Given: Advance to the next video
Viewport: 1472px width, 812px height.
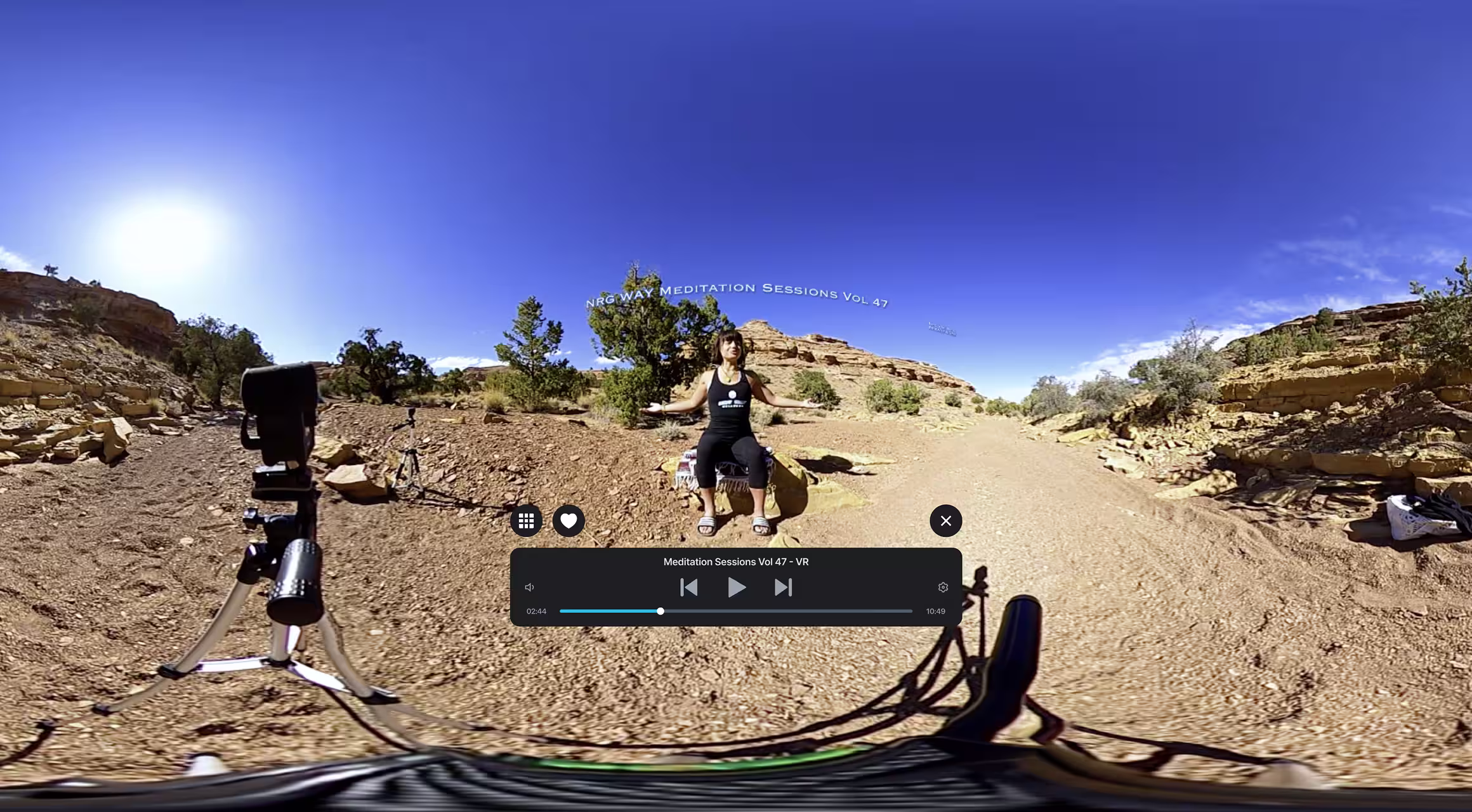Looking at the screenshot, I should pos(783,587).
